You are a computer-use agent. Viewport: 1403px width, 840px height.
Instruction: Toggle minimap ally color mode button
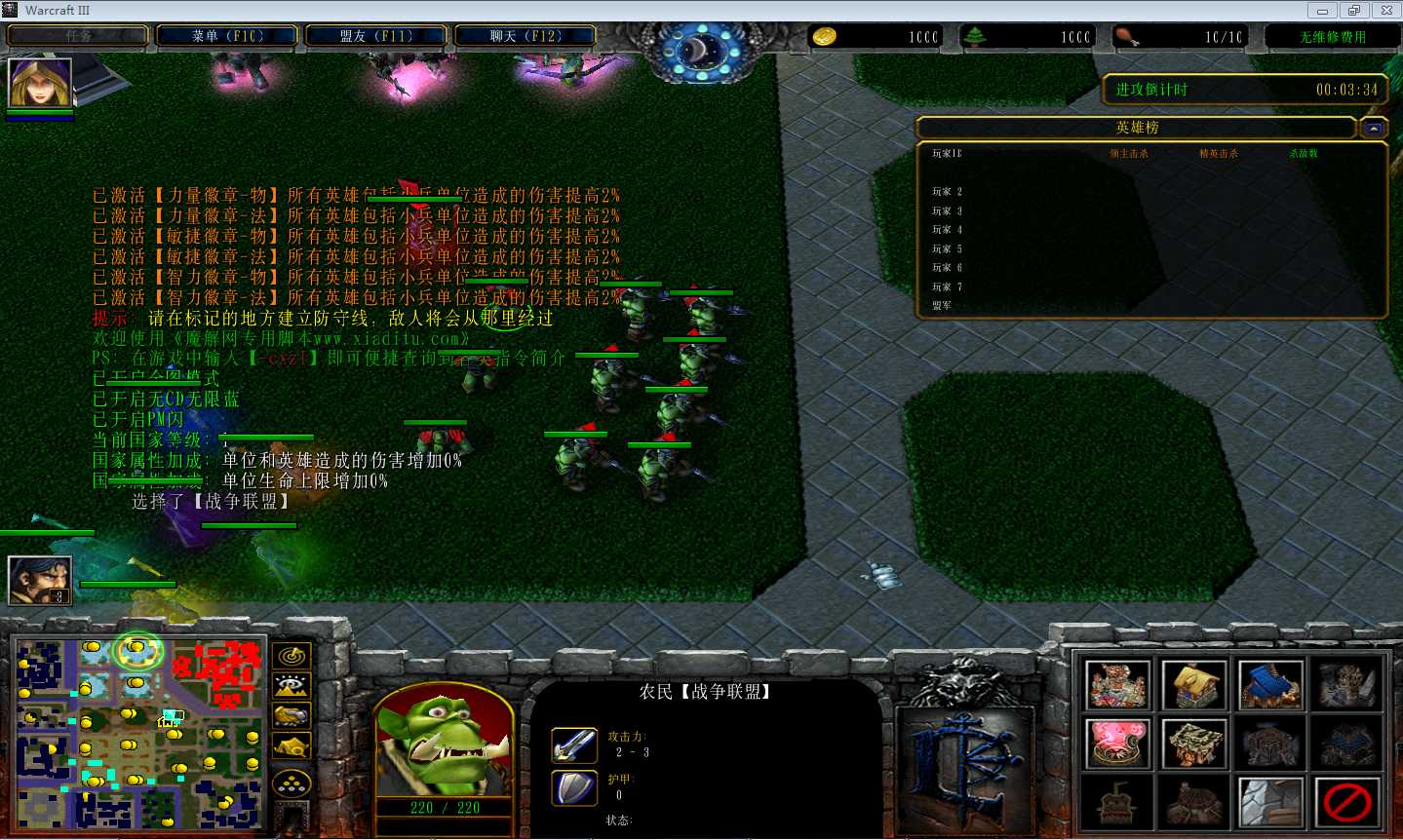pos(292,717)
